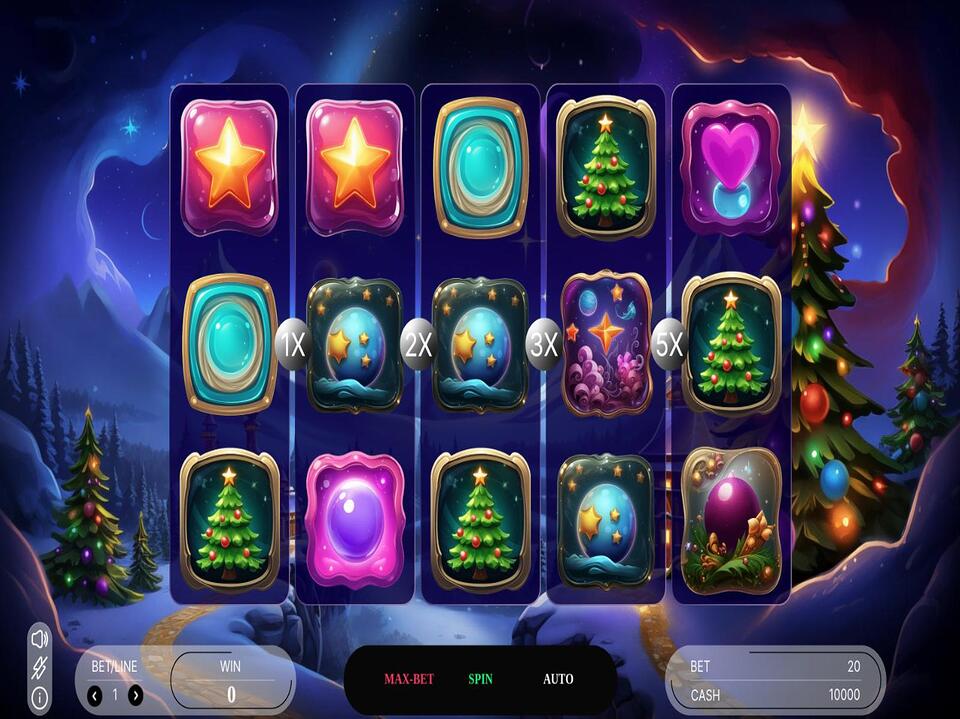Viewport: 960px width, 719px height.
Task: Set the wager with MAX-BET
Action: 409,680
